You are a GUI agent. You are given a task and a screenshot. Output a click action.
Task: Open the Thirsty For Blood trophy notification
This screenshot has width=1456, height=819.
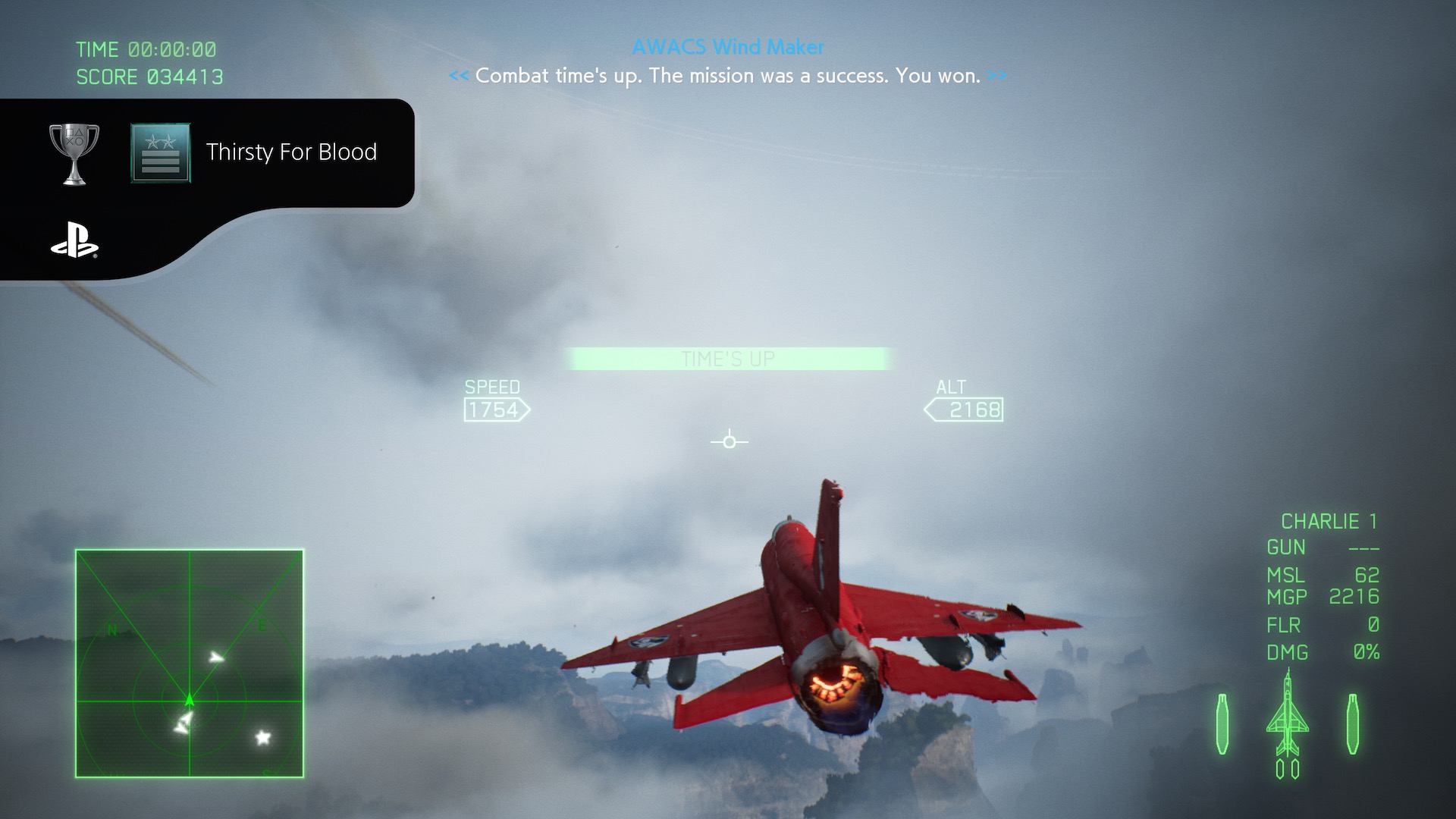[291, 152]
